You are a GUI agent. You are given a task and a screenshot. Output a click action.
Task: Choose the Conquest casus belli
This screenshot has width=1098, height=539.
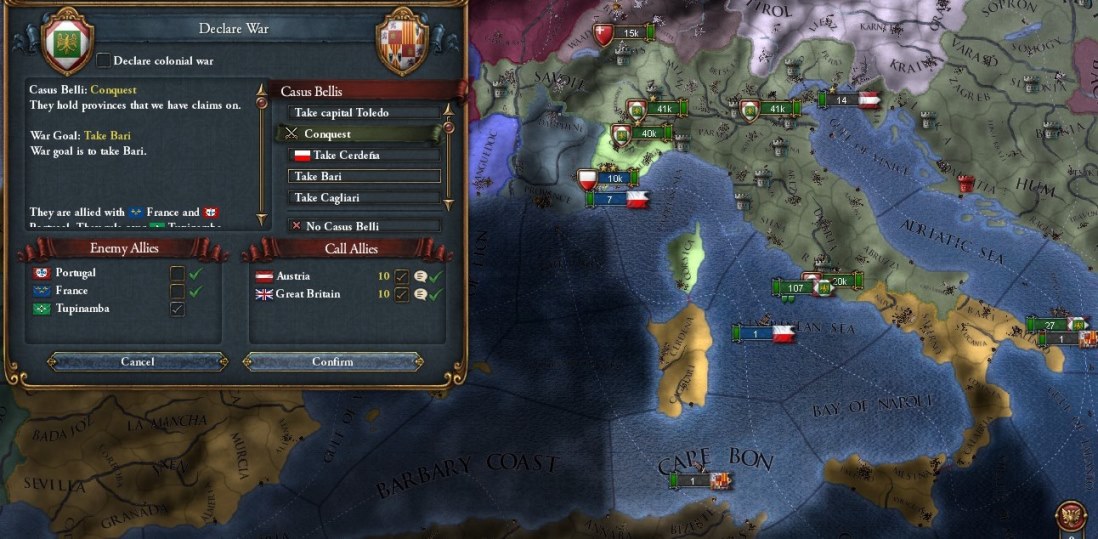click(363, 134)
